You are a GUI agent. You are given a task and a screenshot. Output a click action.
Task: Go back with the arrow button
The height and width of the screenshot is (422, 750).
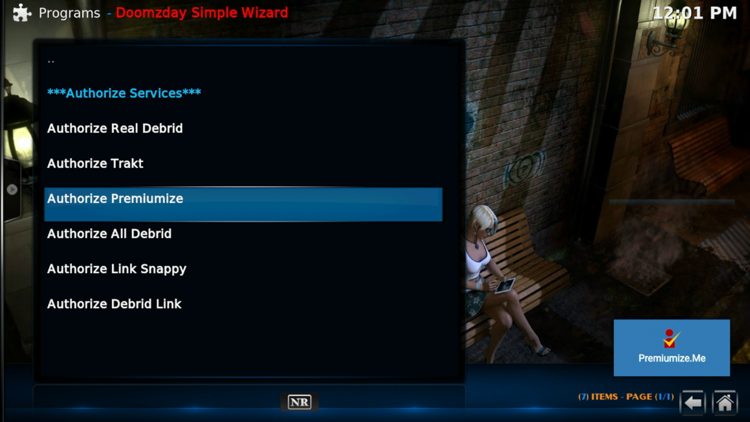tap(693, 402)
